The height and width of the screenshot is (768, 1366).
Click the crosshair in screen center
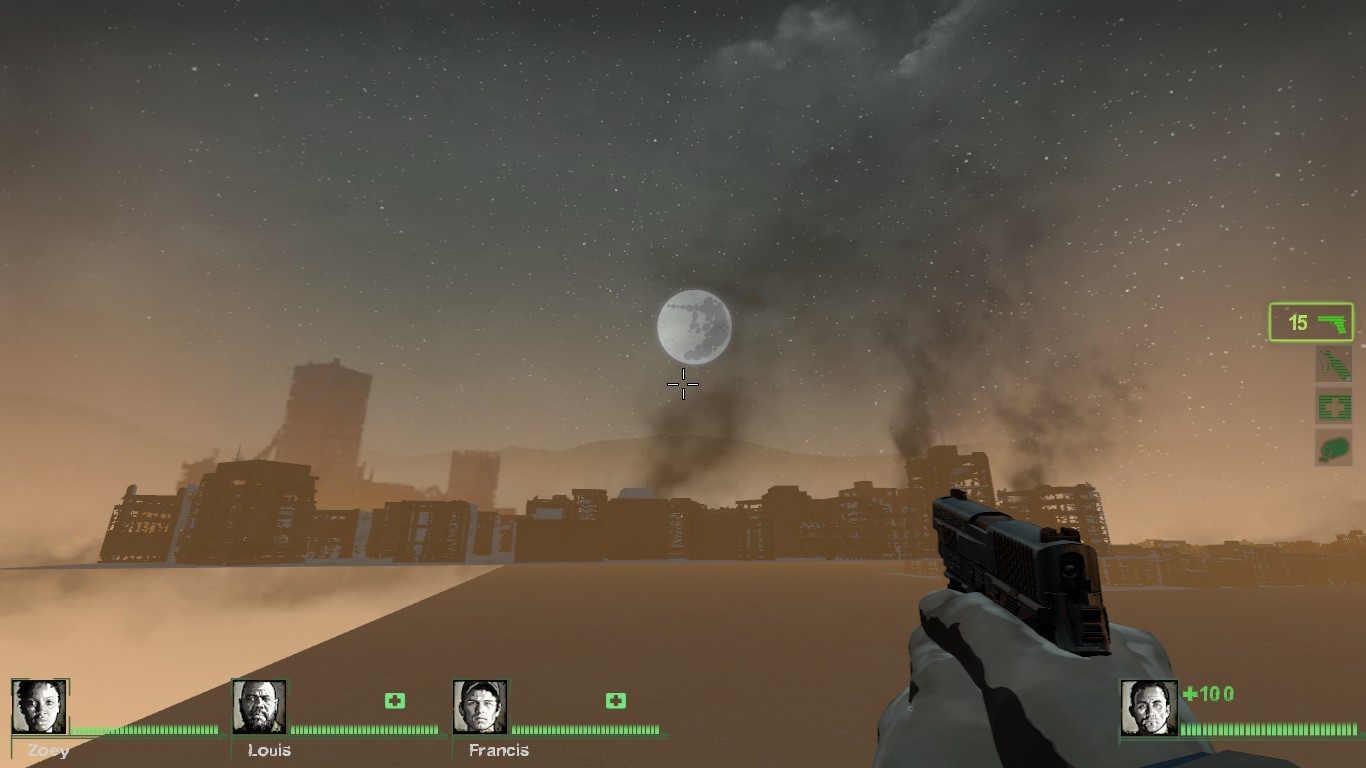(683, 384)
